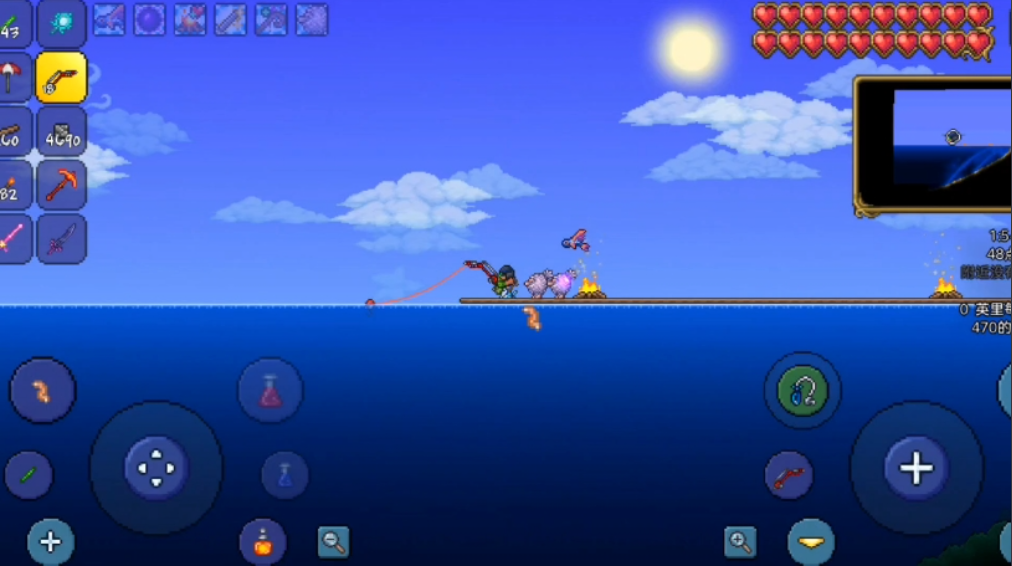Select the dark purple sword slot
Viewport: 1012px width, 566px height.
[61, 239]
